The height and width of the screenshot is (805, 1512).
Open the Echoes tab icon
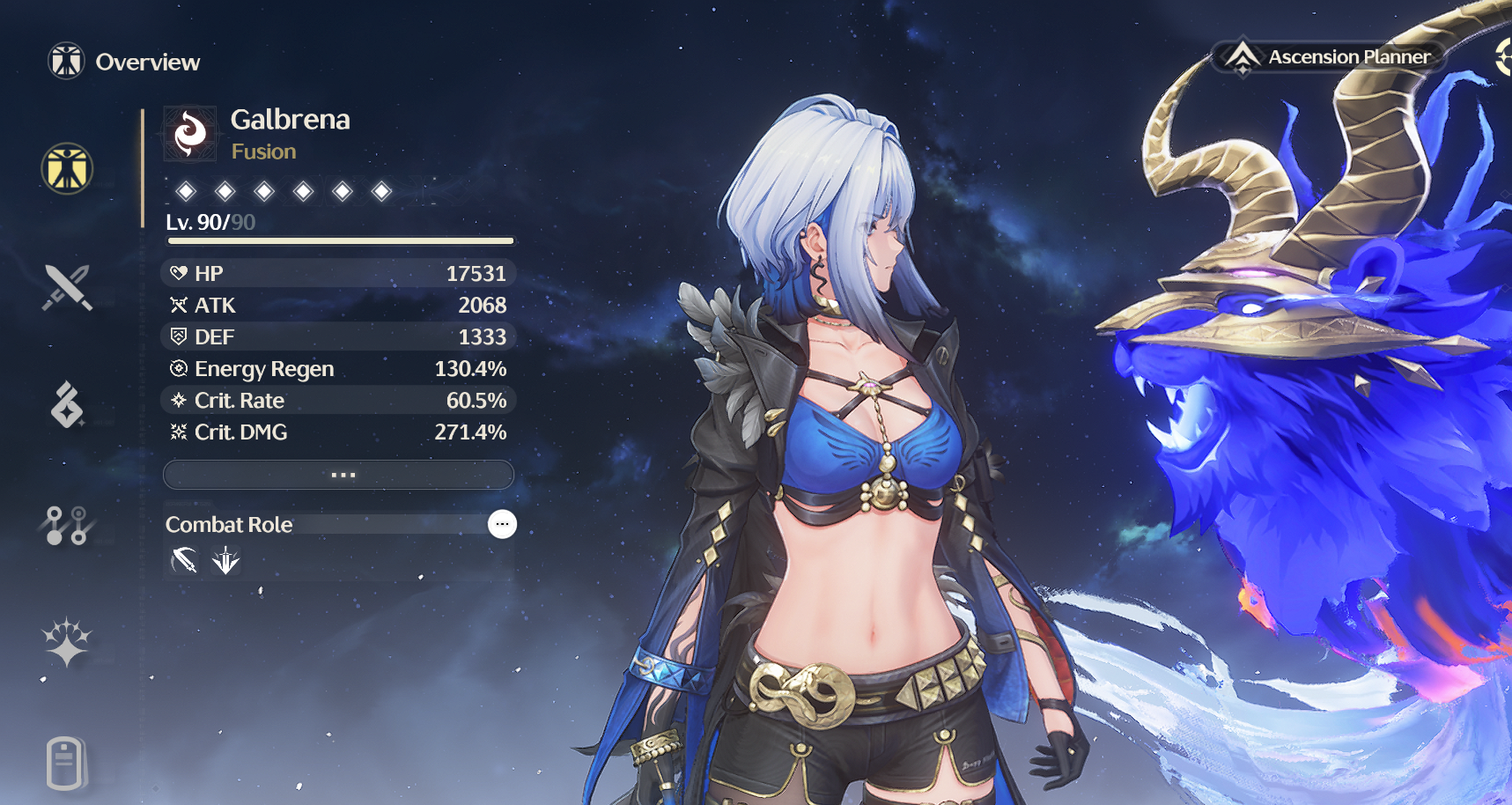(67, 404)
